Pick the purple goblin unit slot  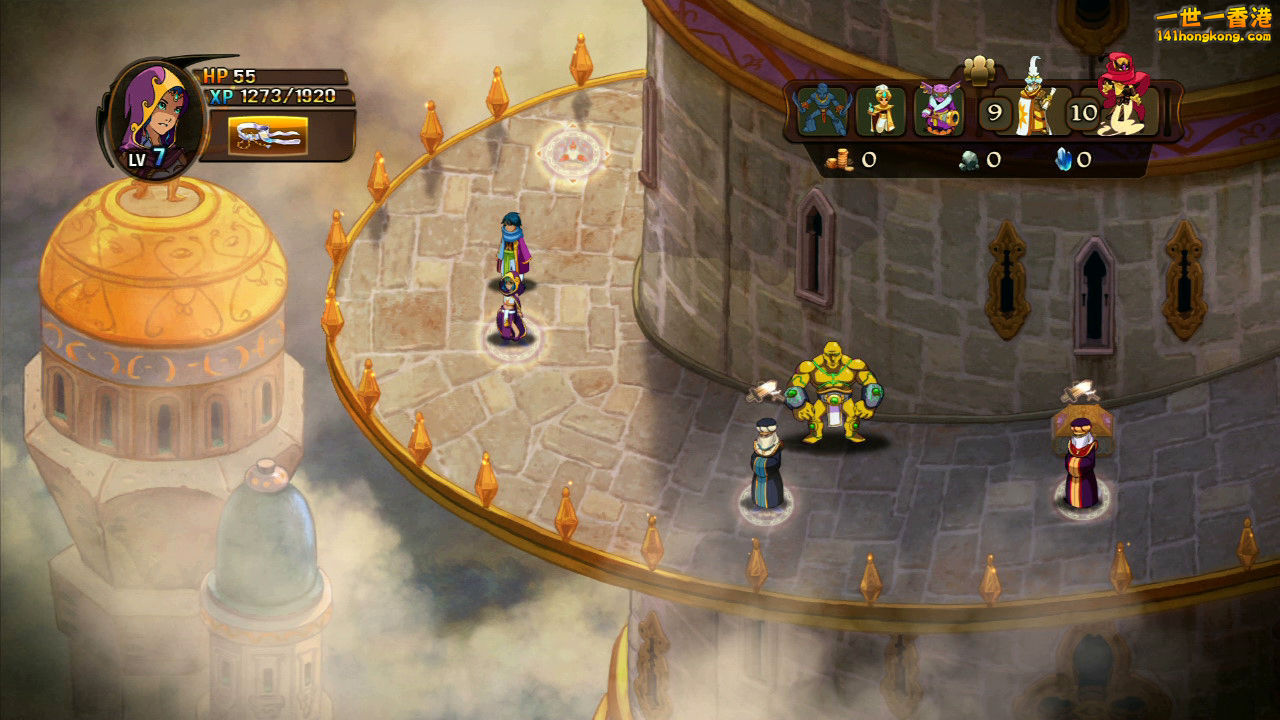click(x=939, y=111)
